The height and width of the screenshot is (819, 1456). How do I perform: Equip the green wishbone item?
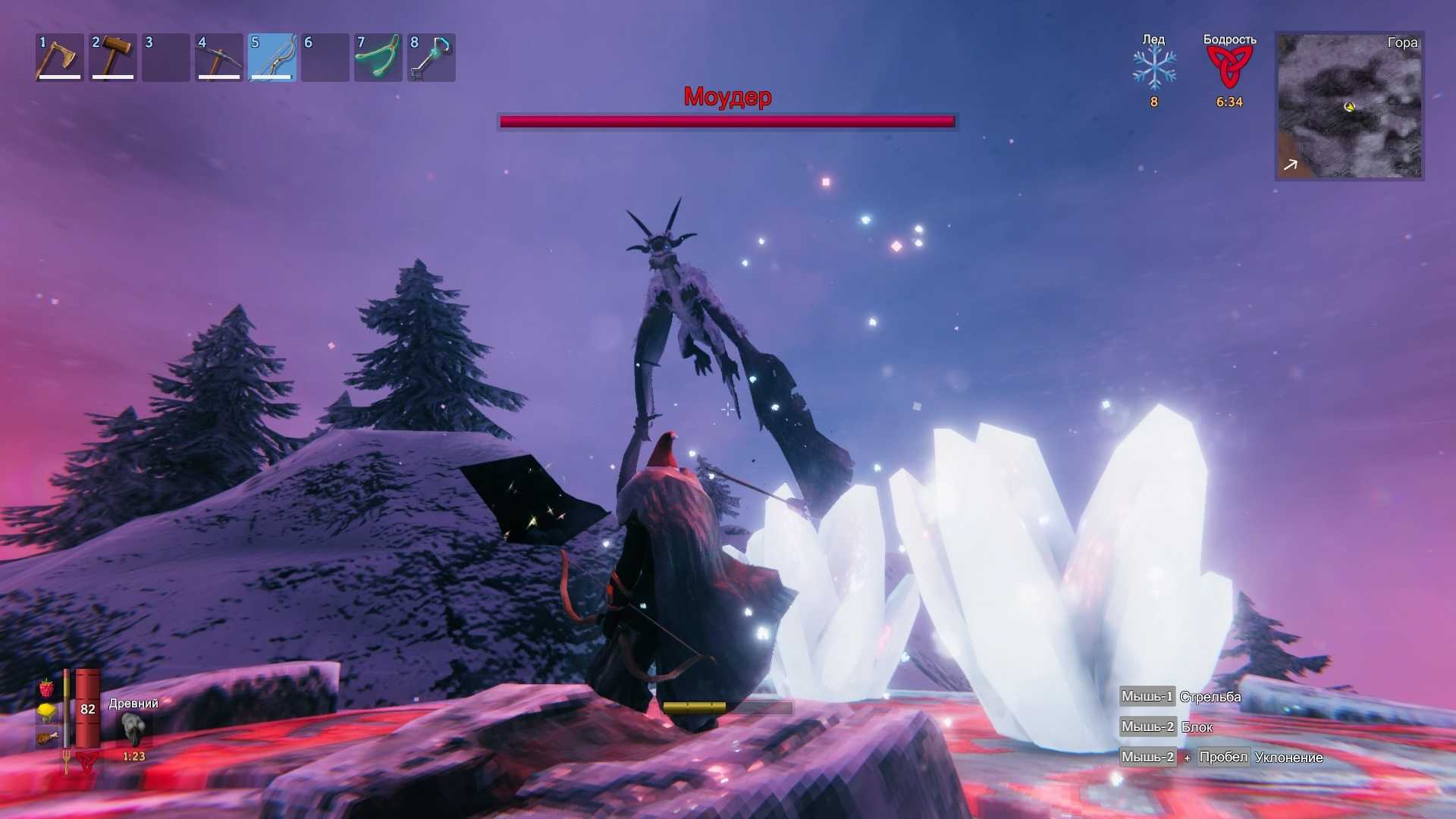pos(378,58)
